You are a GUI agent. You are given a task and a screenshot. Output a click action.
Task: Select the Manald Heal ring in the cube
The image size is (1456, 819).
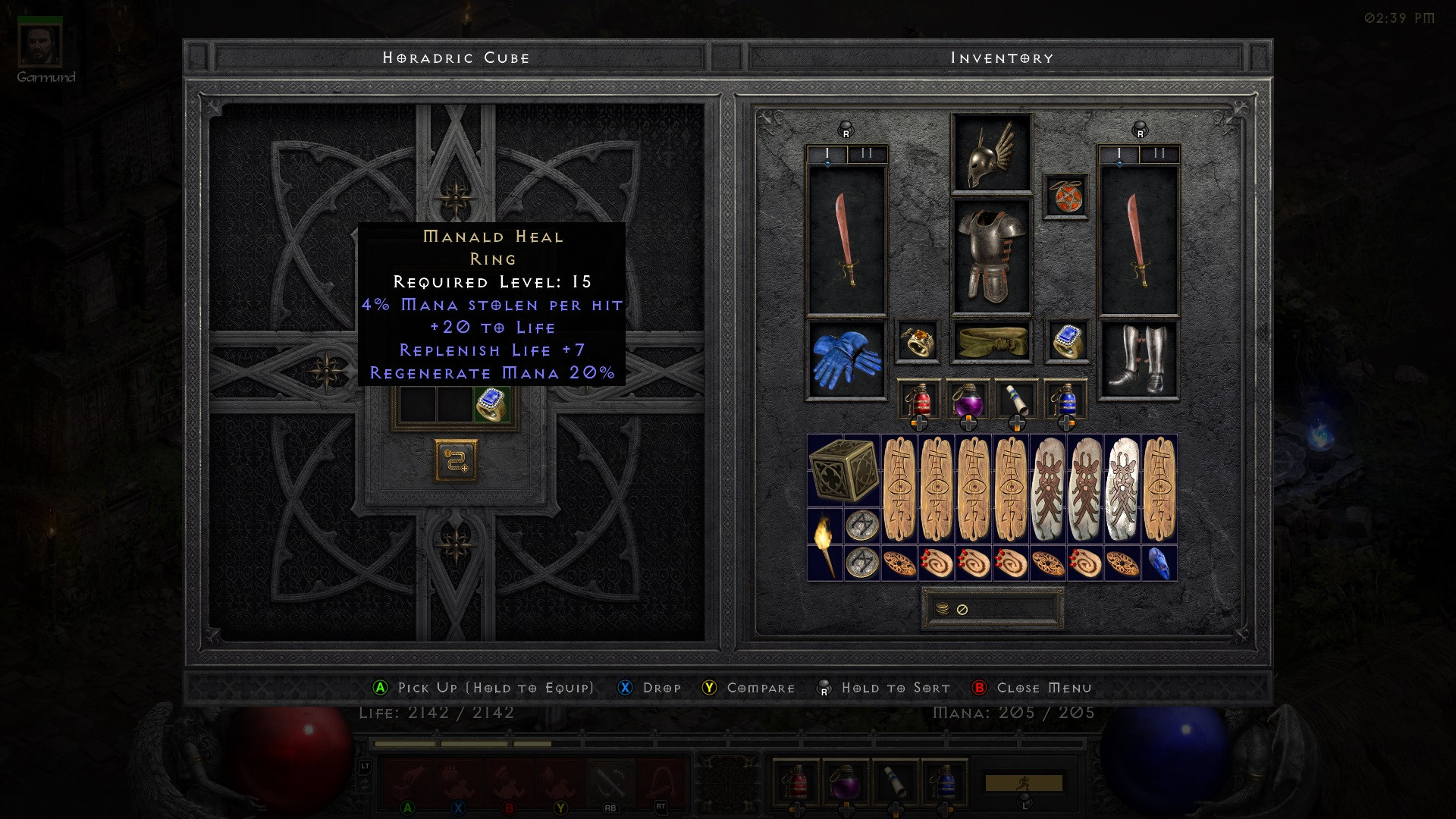tap(491, 404)
